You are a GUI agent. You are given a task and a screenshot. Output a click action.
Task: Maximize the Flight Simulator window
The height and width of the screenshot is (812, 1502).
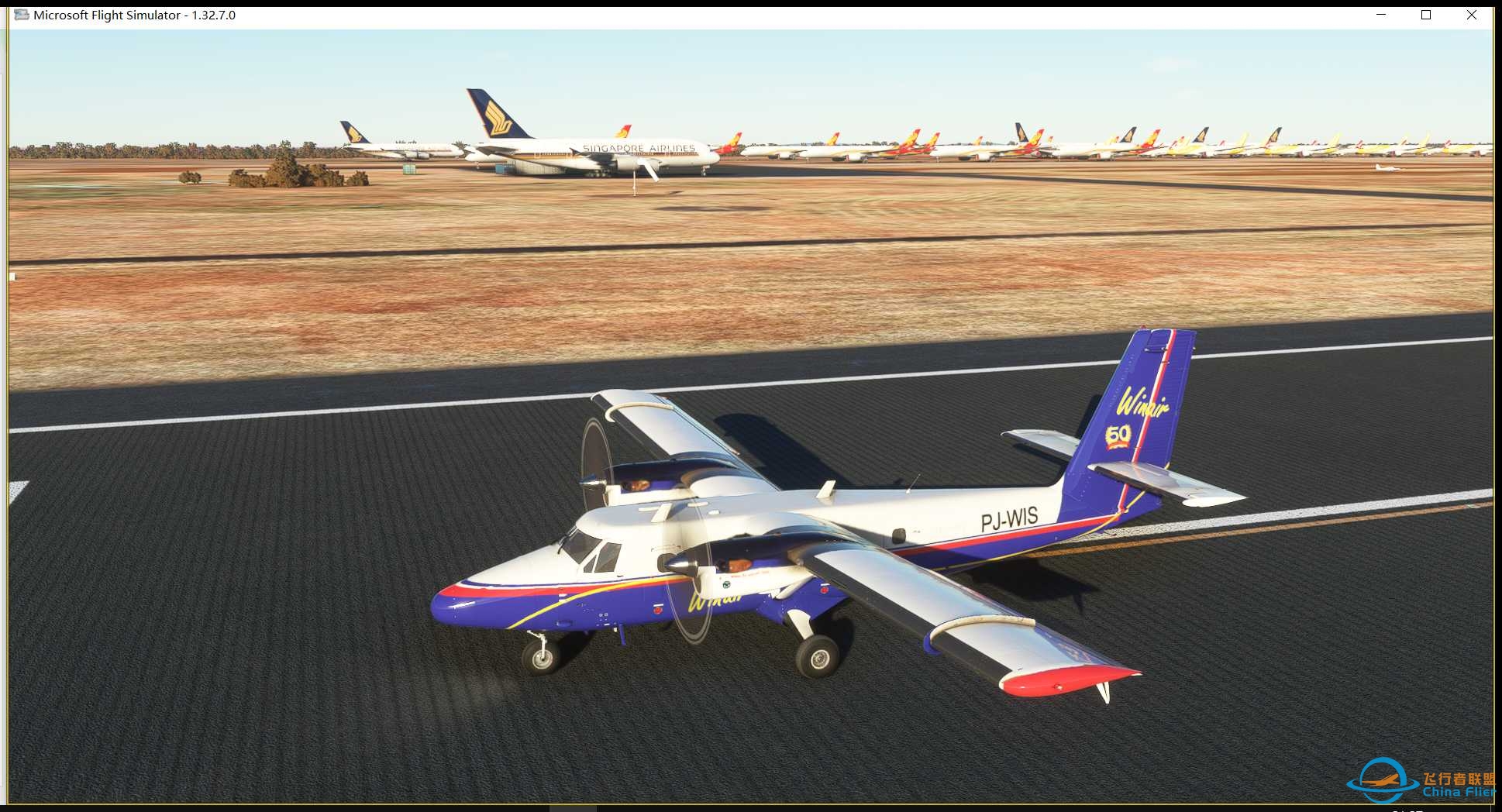(x=1425, y=15)
